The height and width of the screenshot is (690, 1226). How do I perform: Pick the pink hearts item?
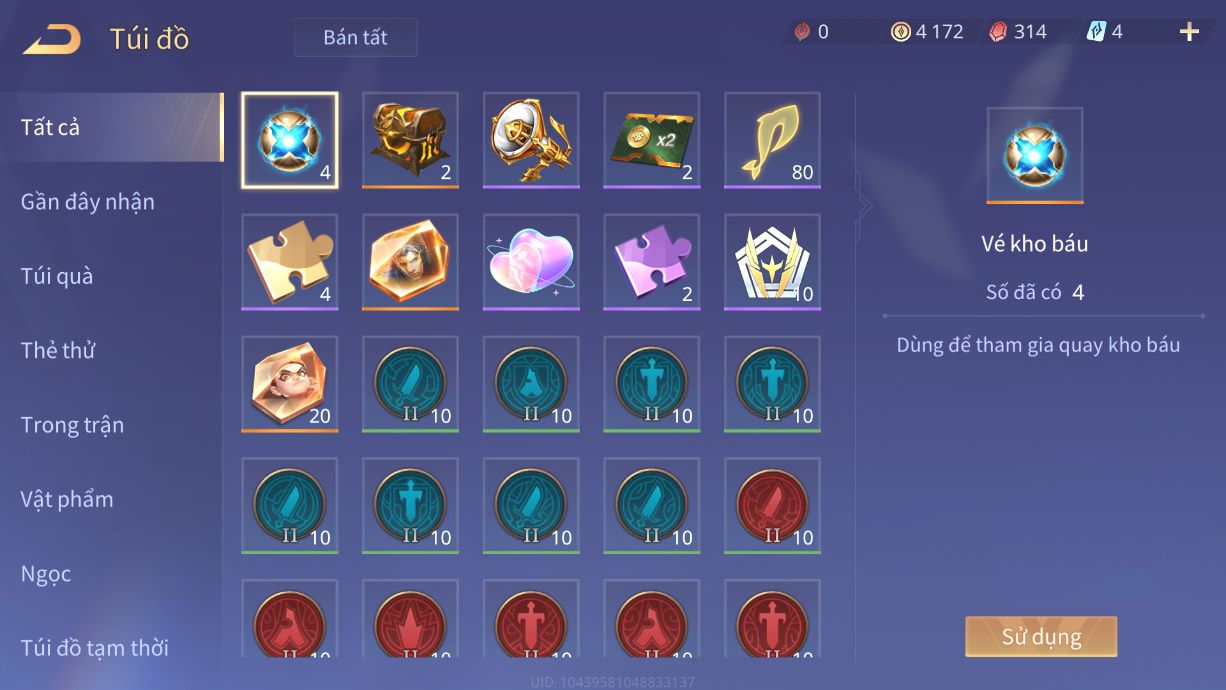point(531,262)
